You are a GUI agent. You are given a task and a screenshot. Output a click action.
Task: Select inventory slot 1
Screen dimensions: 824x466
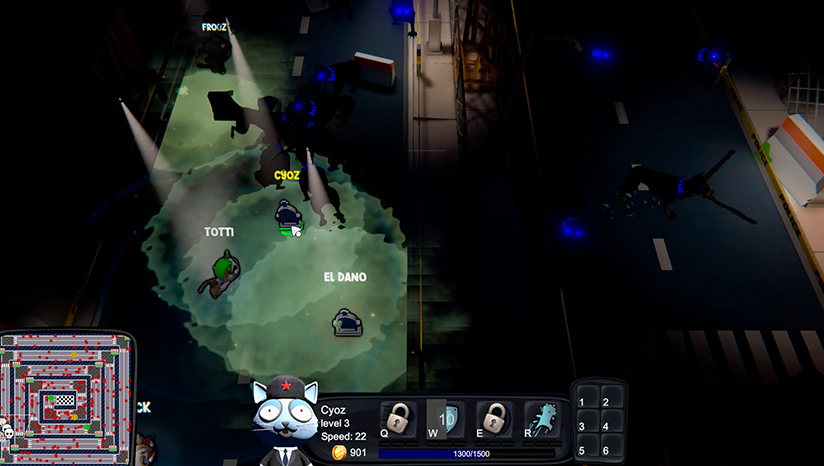tap(588, 401)
